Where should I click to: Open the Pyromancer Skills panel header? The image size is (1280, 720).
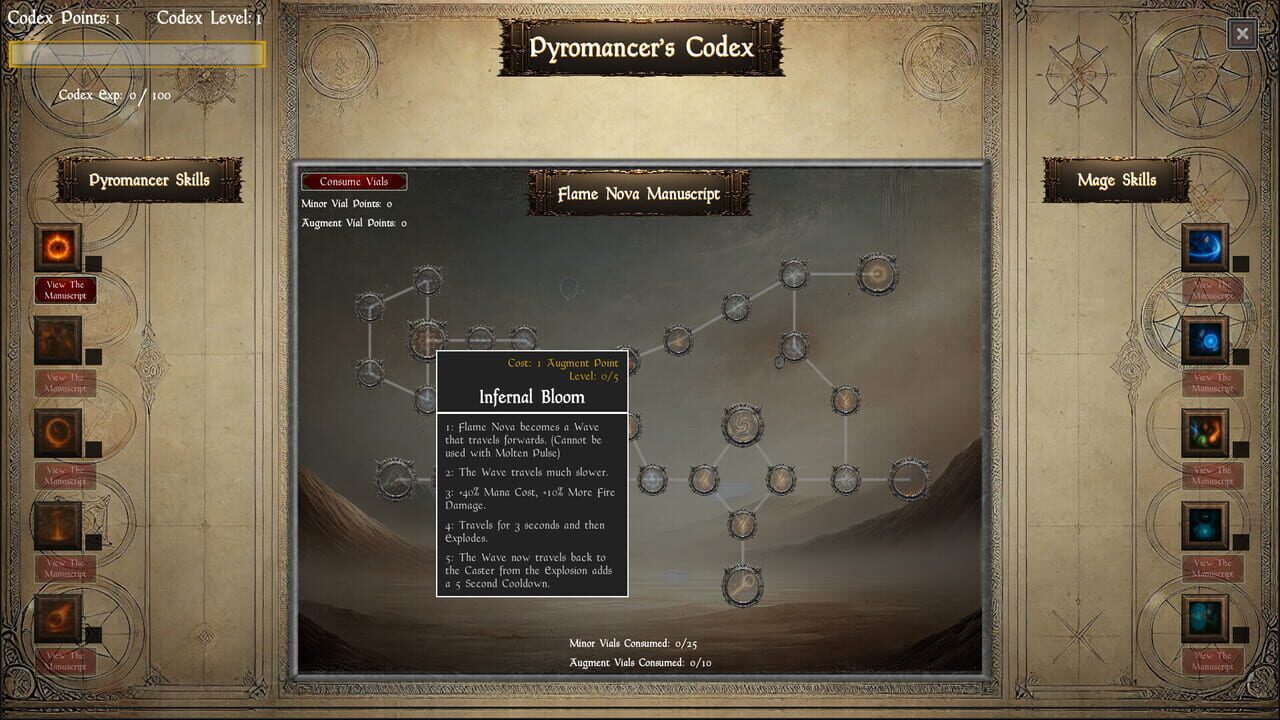click(149, 180)
